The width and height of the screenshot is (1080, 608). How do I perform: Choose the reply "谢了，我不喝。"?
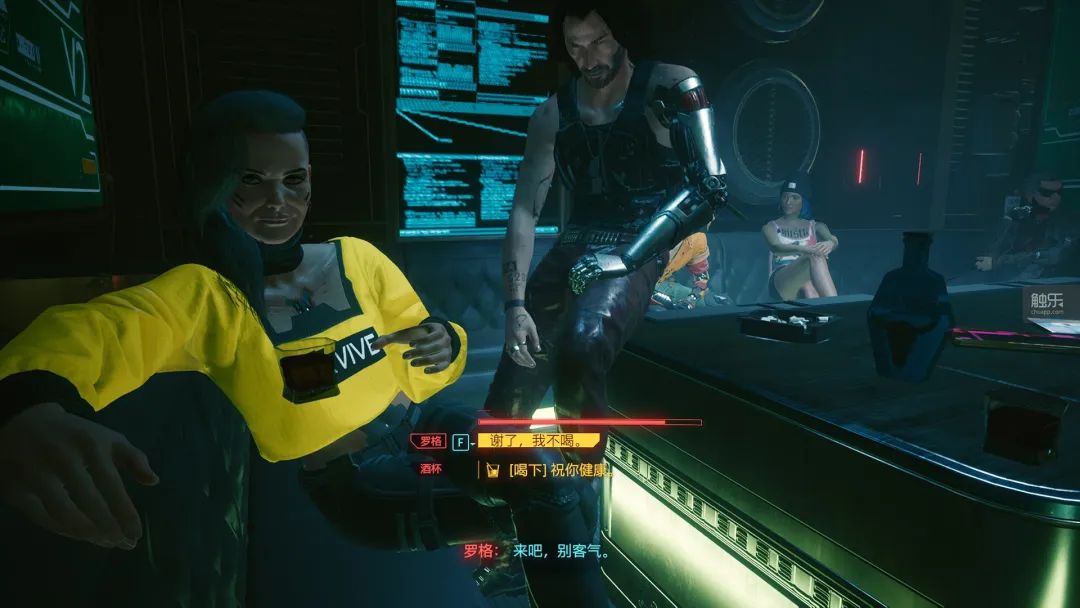(x=539, y=440)
